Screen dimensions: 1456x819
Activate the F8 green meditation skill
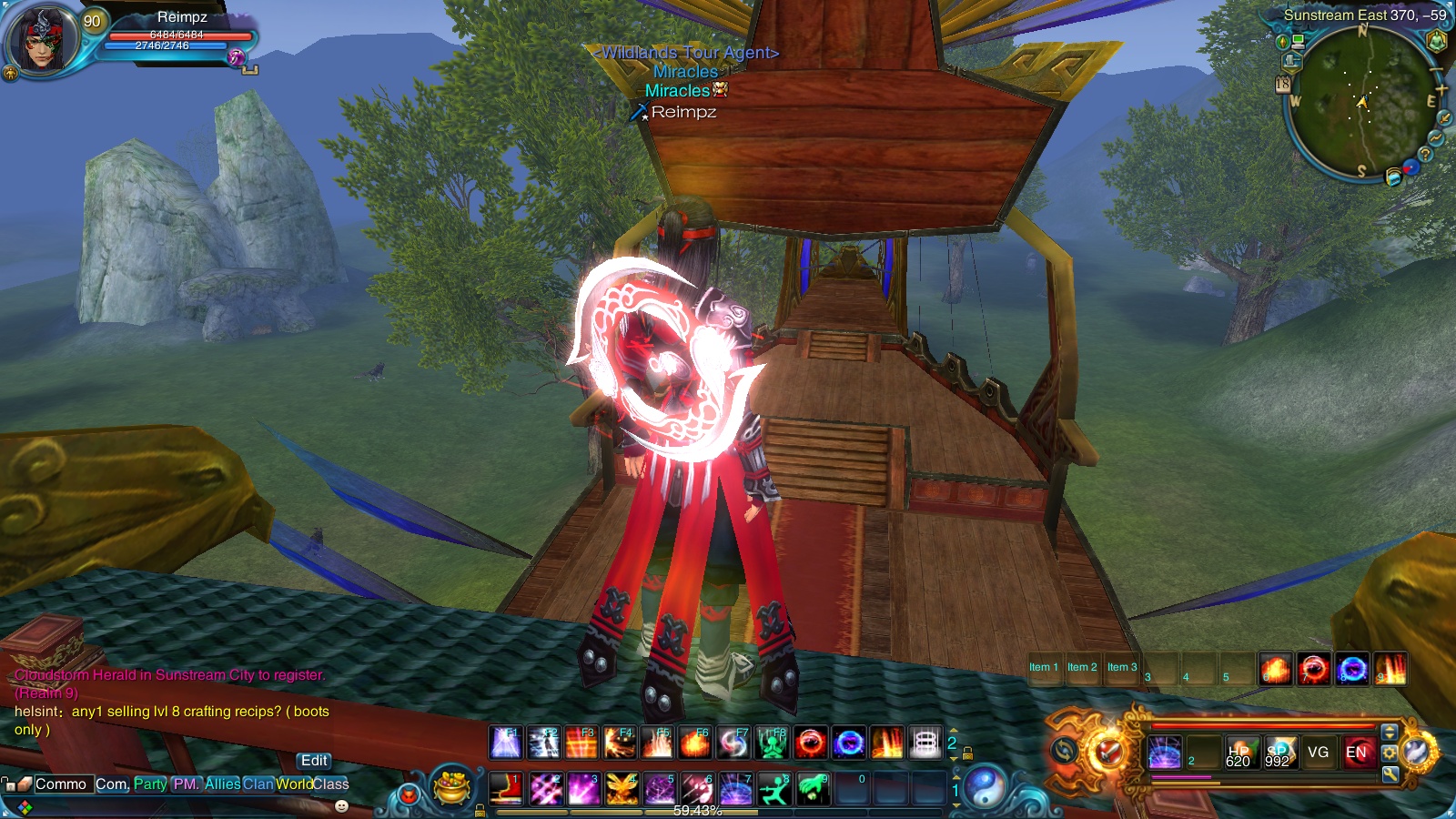(x=772, y=743)
